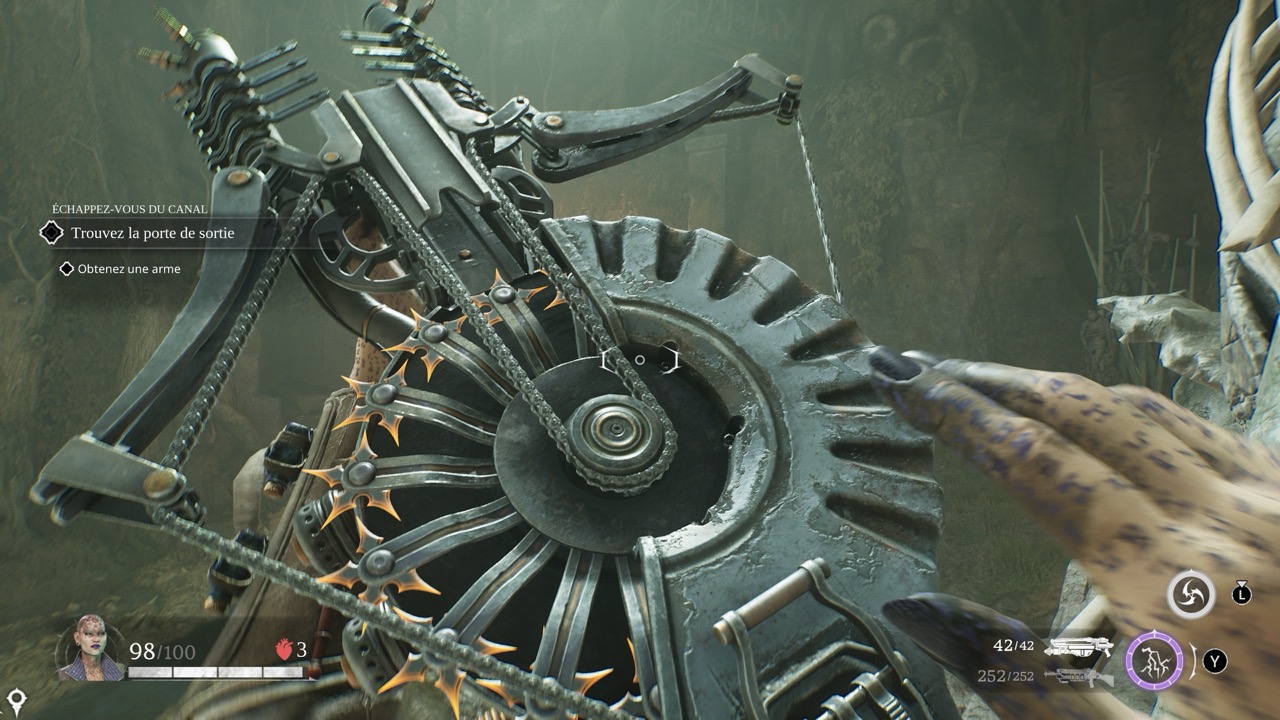The height and width of the screenshot is (720, 1280).
Task: Click the map pin marker icon
Action: [x=16, y=698]
